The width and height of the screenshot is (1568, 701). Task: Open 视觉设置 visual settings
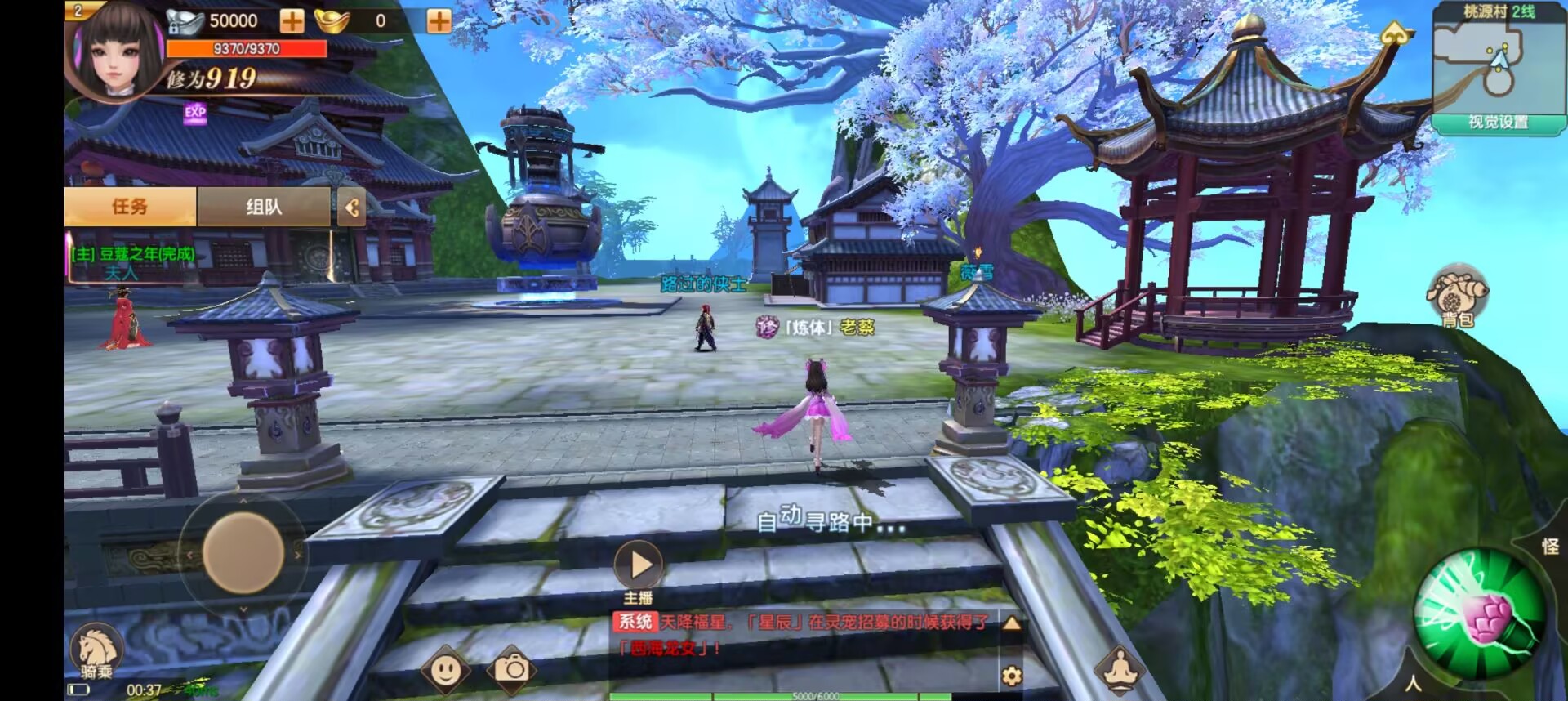click(1497, 123)
